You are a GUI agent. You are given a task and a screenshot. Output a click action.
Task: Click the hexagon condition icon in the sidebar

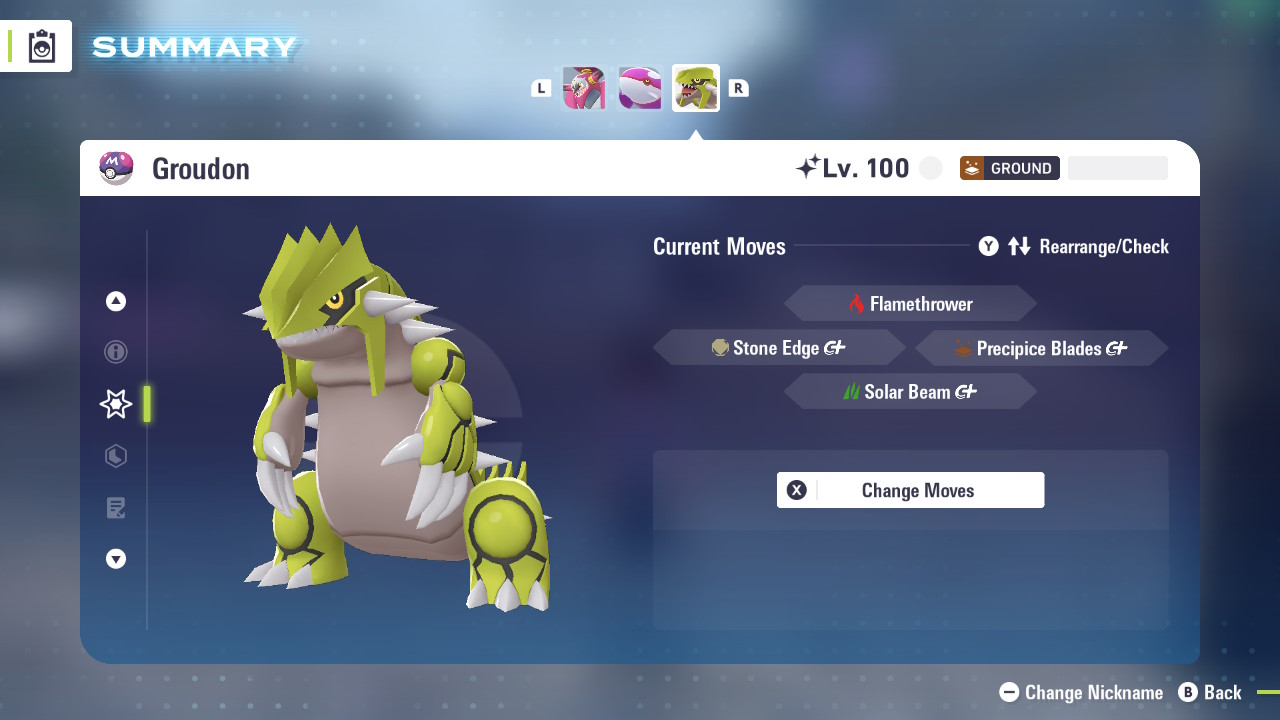point(116,456)
